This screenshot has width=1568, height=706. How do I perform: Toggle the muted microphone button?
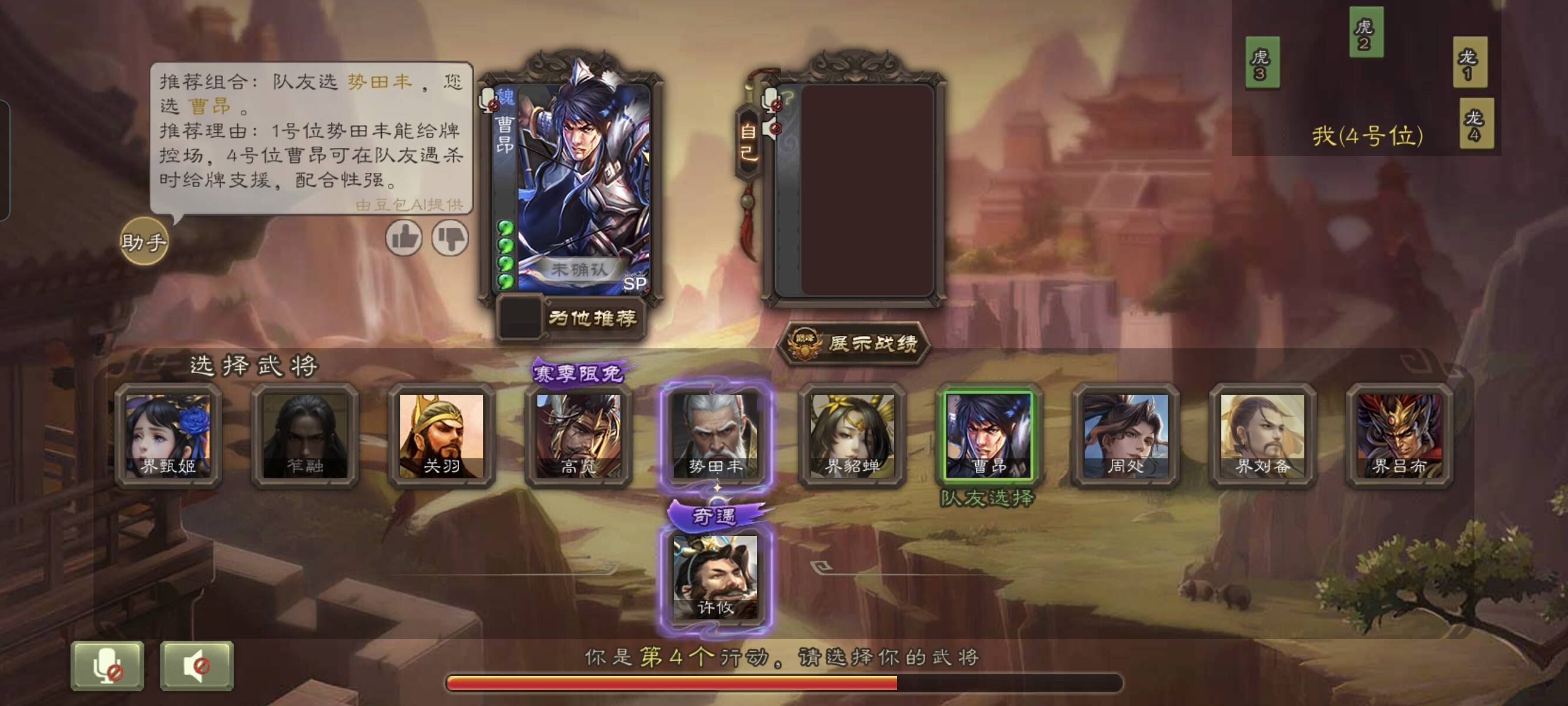pyautogui.click(x=107, y=666)
